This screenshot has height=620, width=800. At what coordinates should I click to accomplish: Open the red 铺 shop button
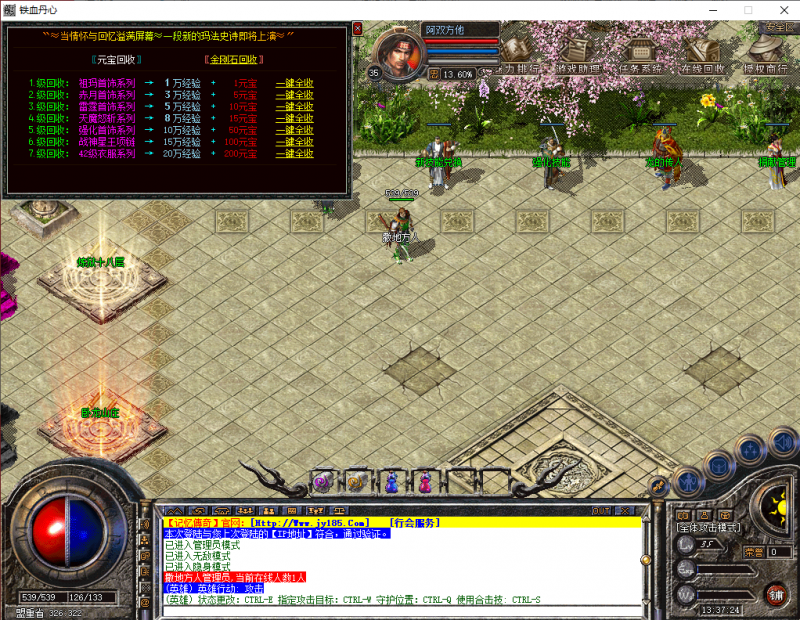pyautogui.click(x=775, y=594)
